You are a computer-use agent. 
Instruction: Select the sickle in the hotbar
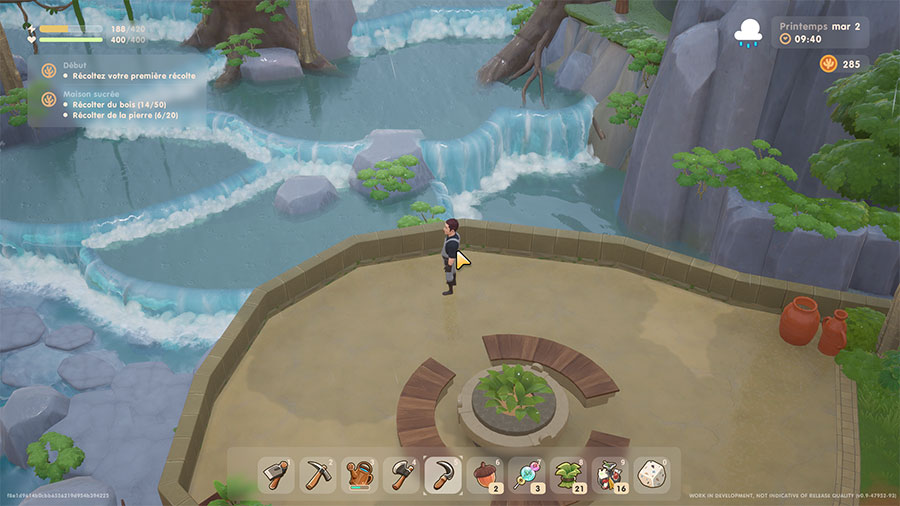pyautogui.click(x=443, y=474)
